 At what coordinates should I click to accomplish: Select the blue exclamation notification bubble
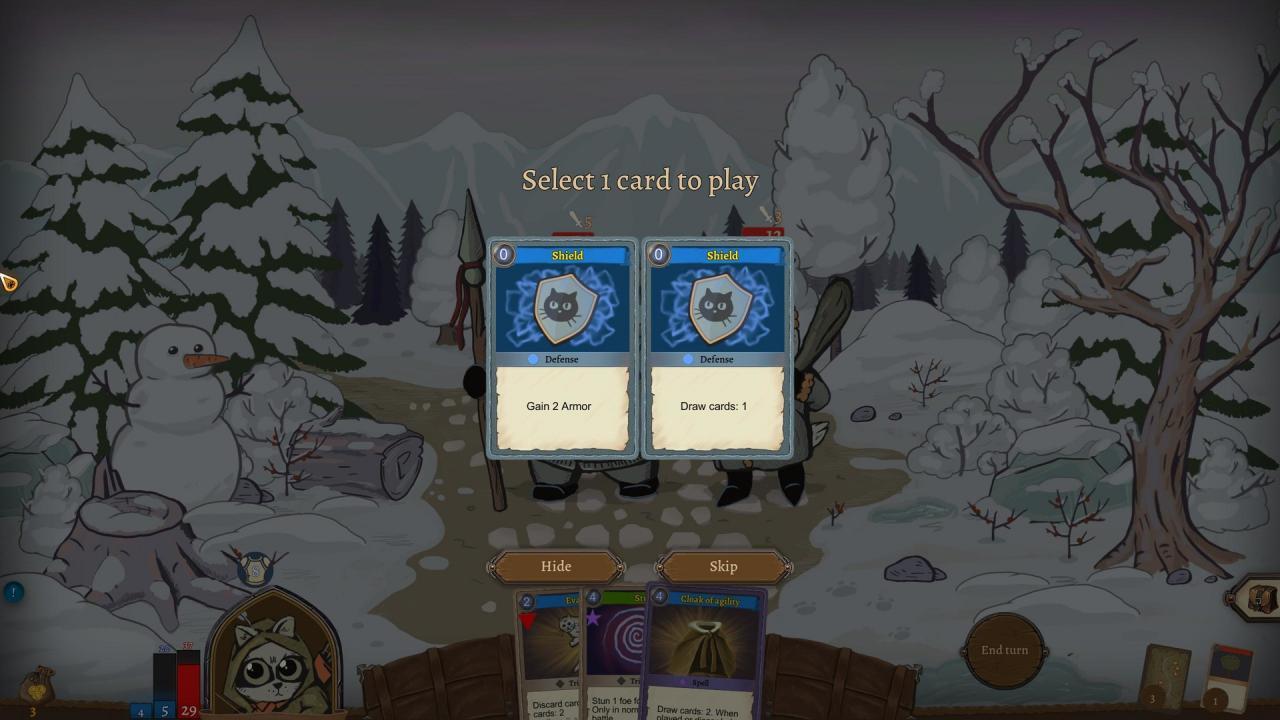click(12, 590)
